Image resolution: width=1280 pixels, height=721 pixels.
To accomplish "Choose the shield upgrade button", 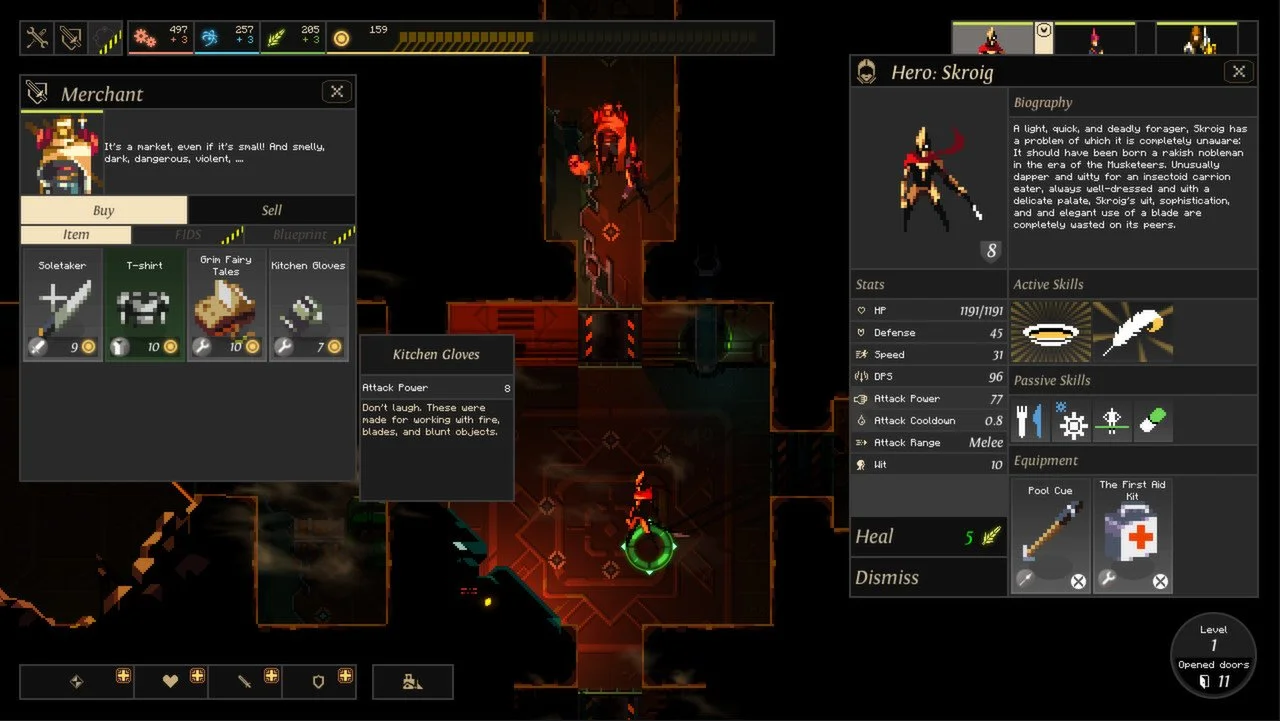I will 319,681.
